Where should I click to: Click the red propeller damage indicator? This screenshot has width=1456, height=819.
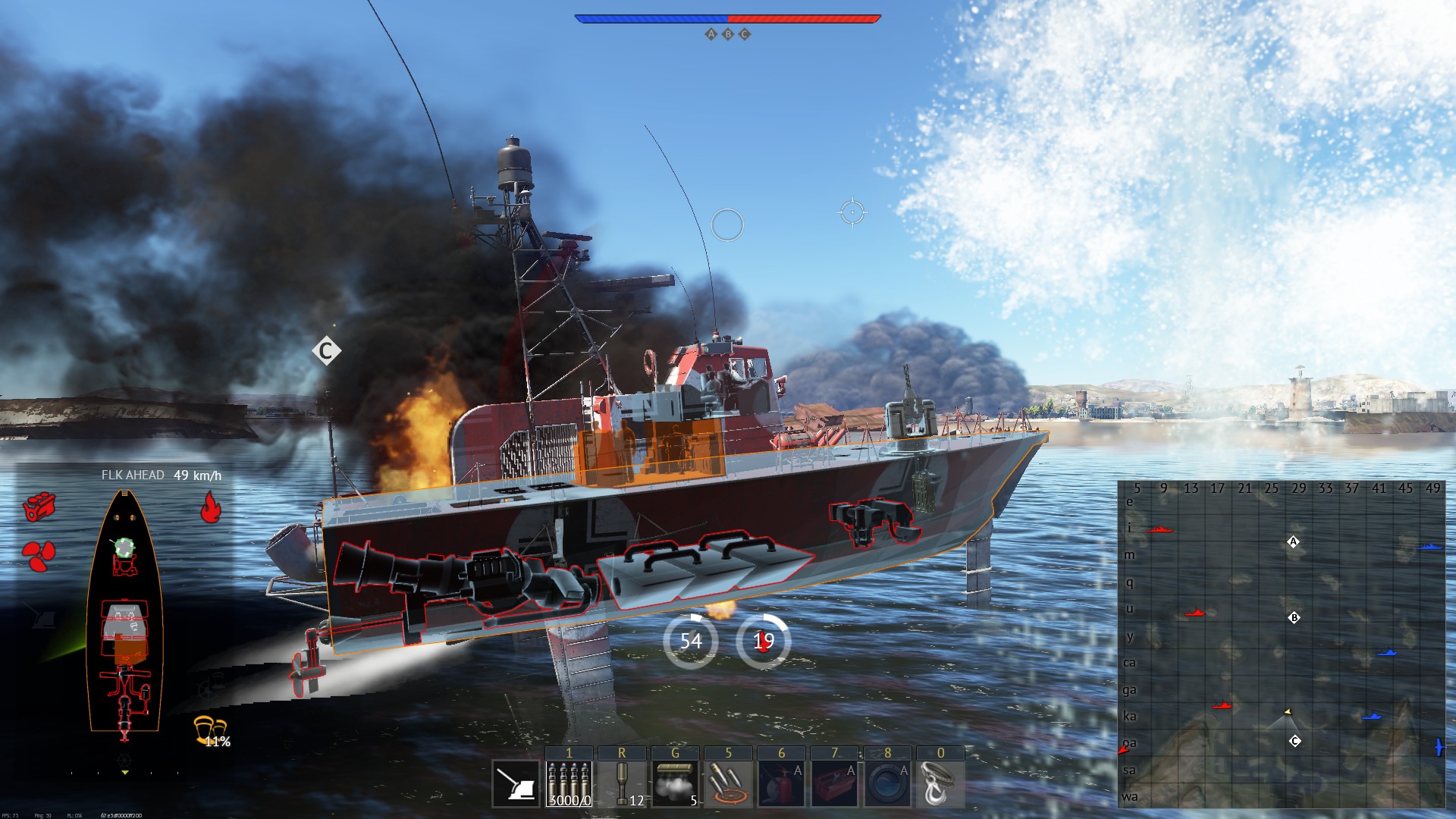tap(39, 555)
